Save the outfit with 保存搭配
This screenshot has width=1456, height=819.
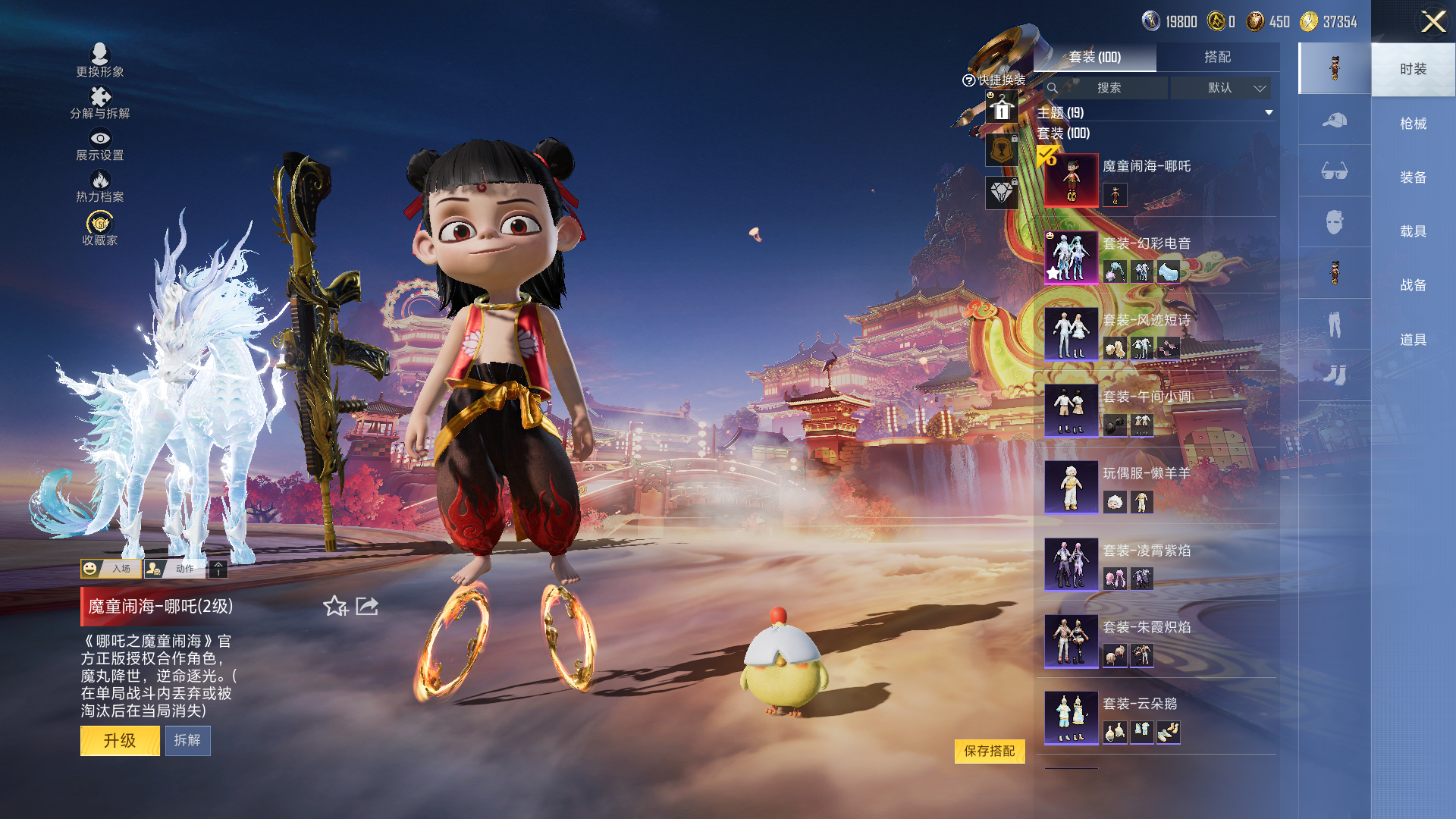[989, 751]
